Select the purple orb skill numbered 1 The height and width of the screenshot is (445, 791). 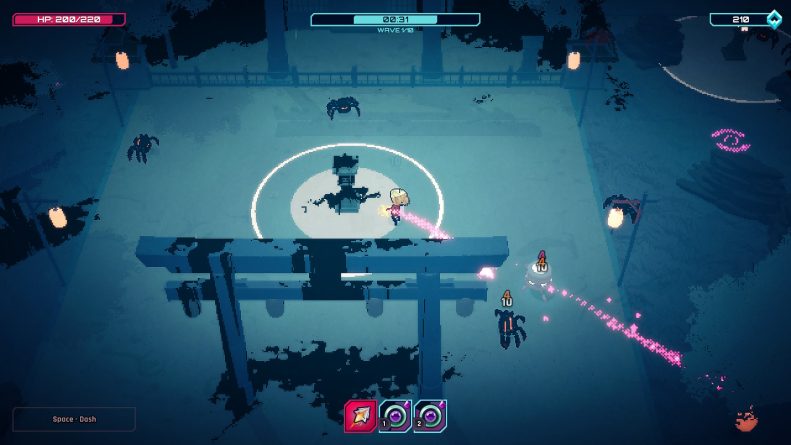(x=396, y=416)
